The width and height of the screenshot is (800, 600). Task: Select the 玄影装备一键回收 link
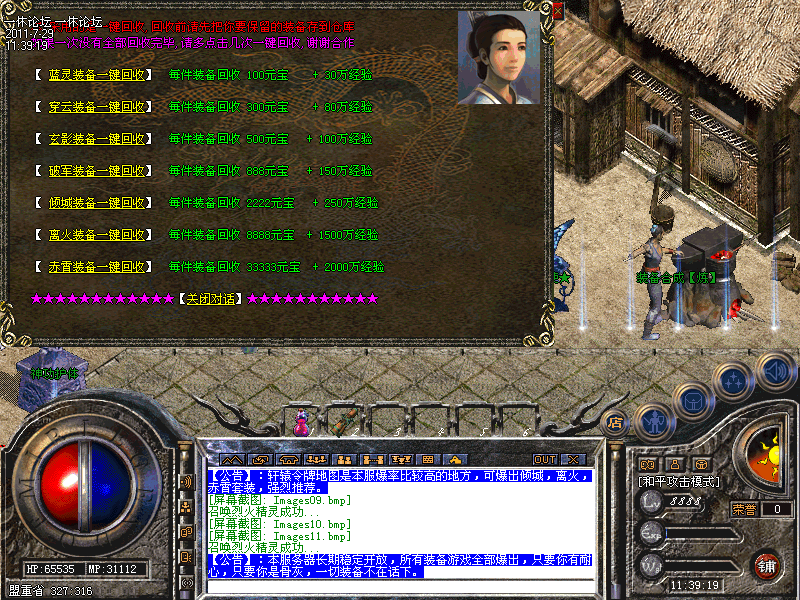98,139
